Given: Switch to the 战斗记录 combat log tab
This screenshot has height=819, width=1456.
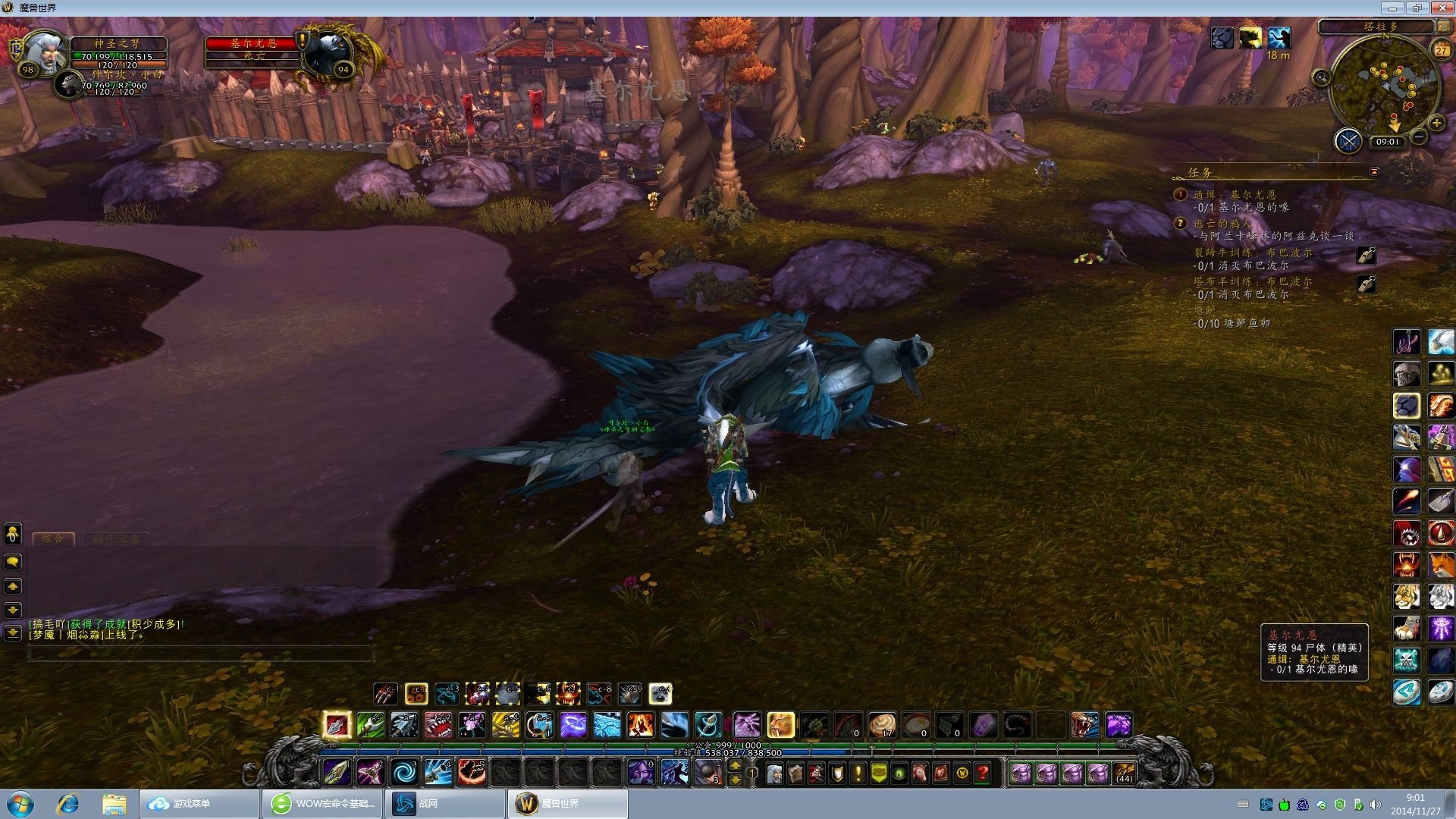Looking at the screenshot, I should point(116,539).
